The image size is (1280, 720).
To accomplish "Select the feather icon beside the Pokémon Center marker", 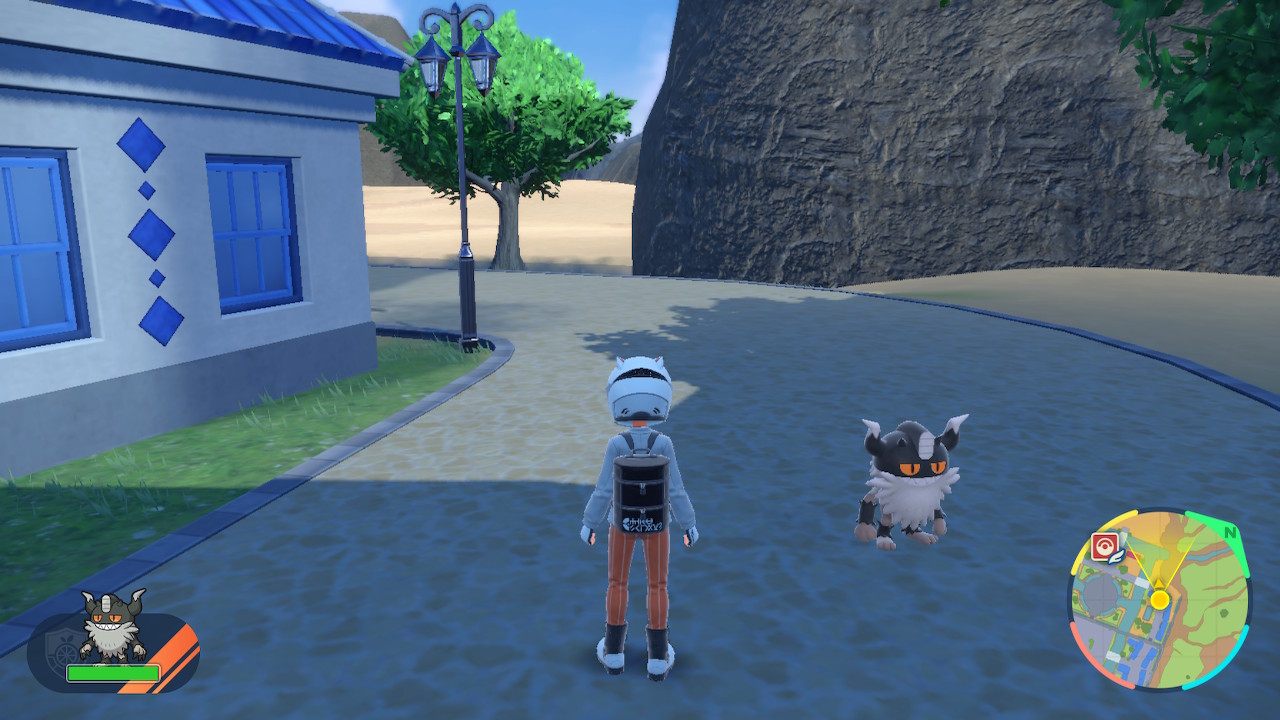I will click(1116, 558).
